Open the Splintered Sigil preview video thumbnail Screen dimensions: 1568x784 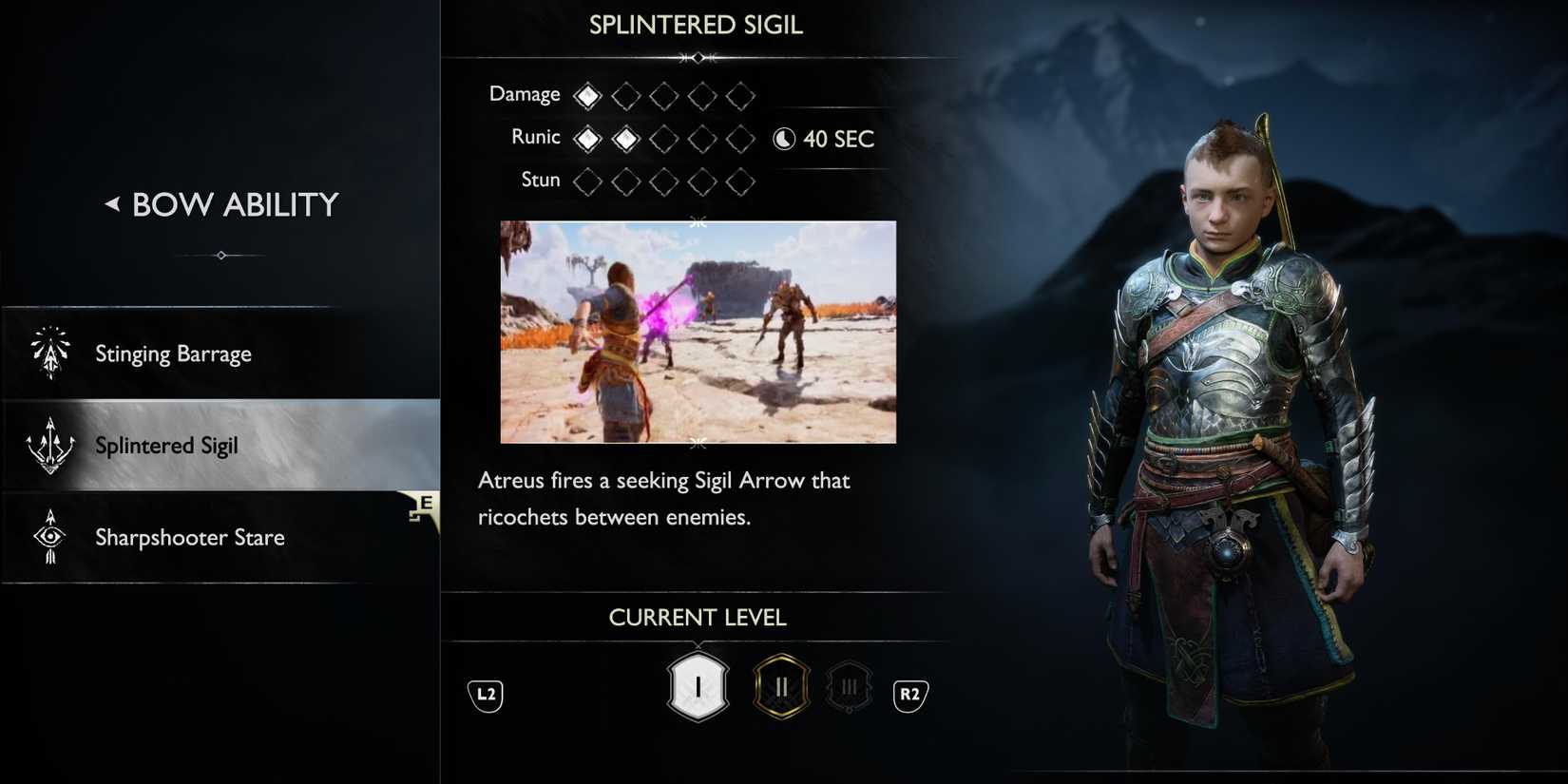[697, 332]
